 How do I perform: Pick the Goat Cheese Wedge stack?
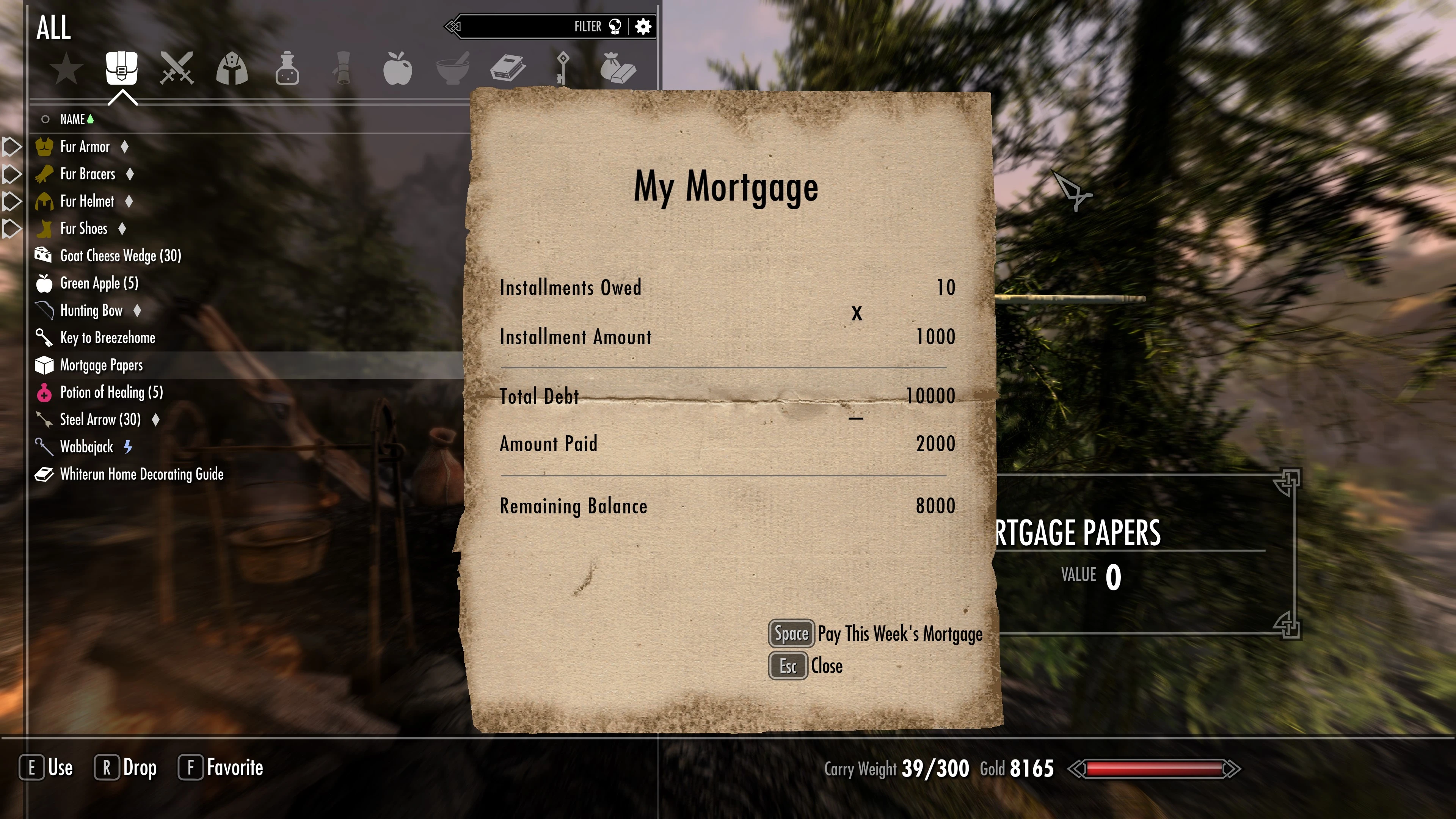121,256
